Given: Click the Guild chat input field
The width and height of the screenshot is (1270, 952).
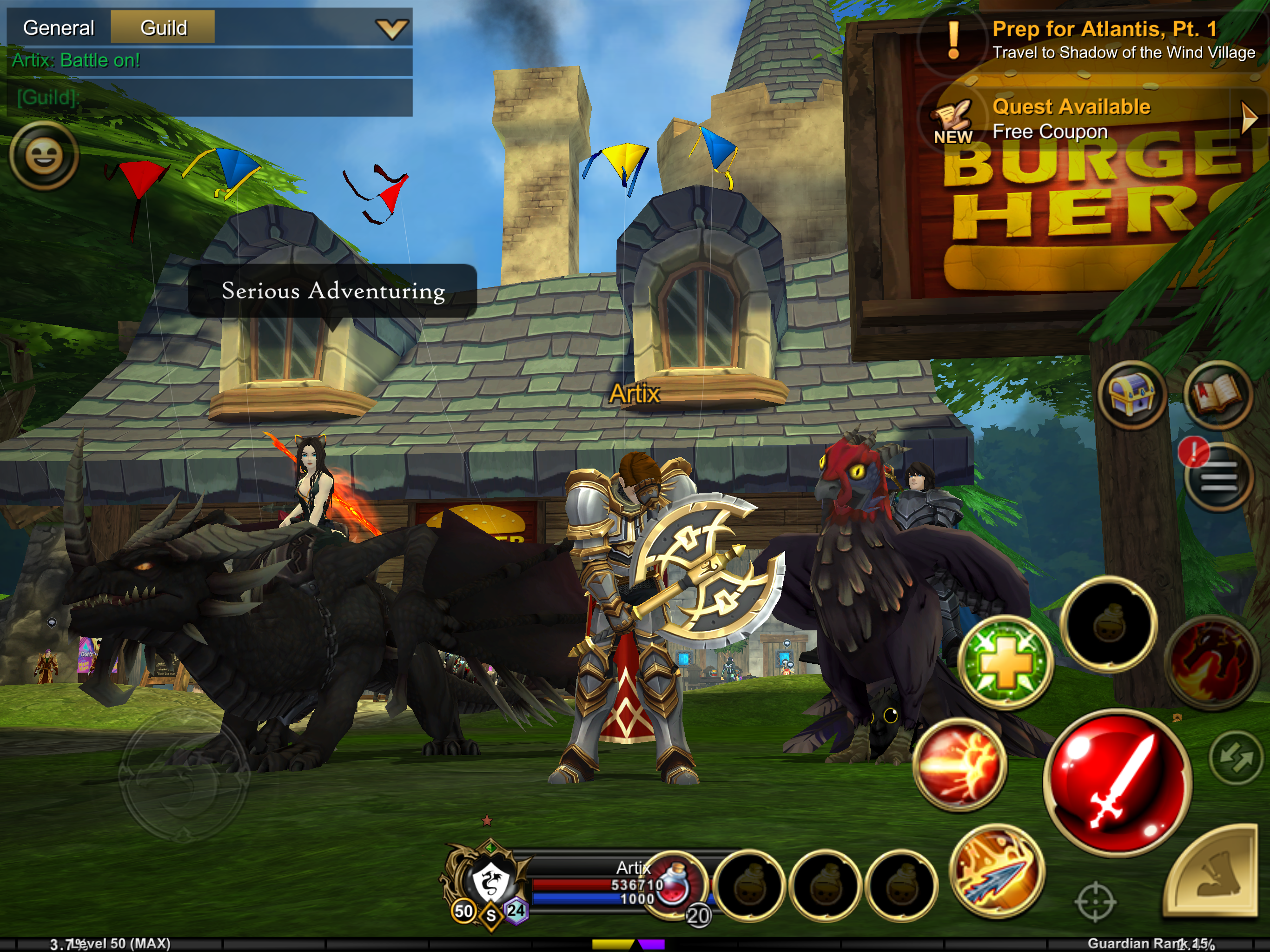Looking at the screenshot, I should pyautogui.click(x=210, y=98).
